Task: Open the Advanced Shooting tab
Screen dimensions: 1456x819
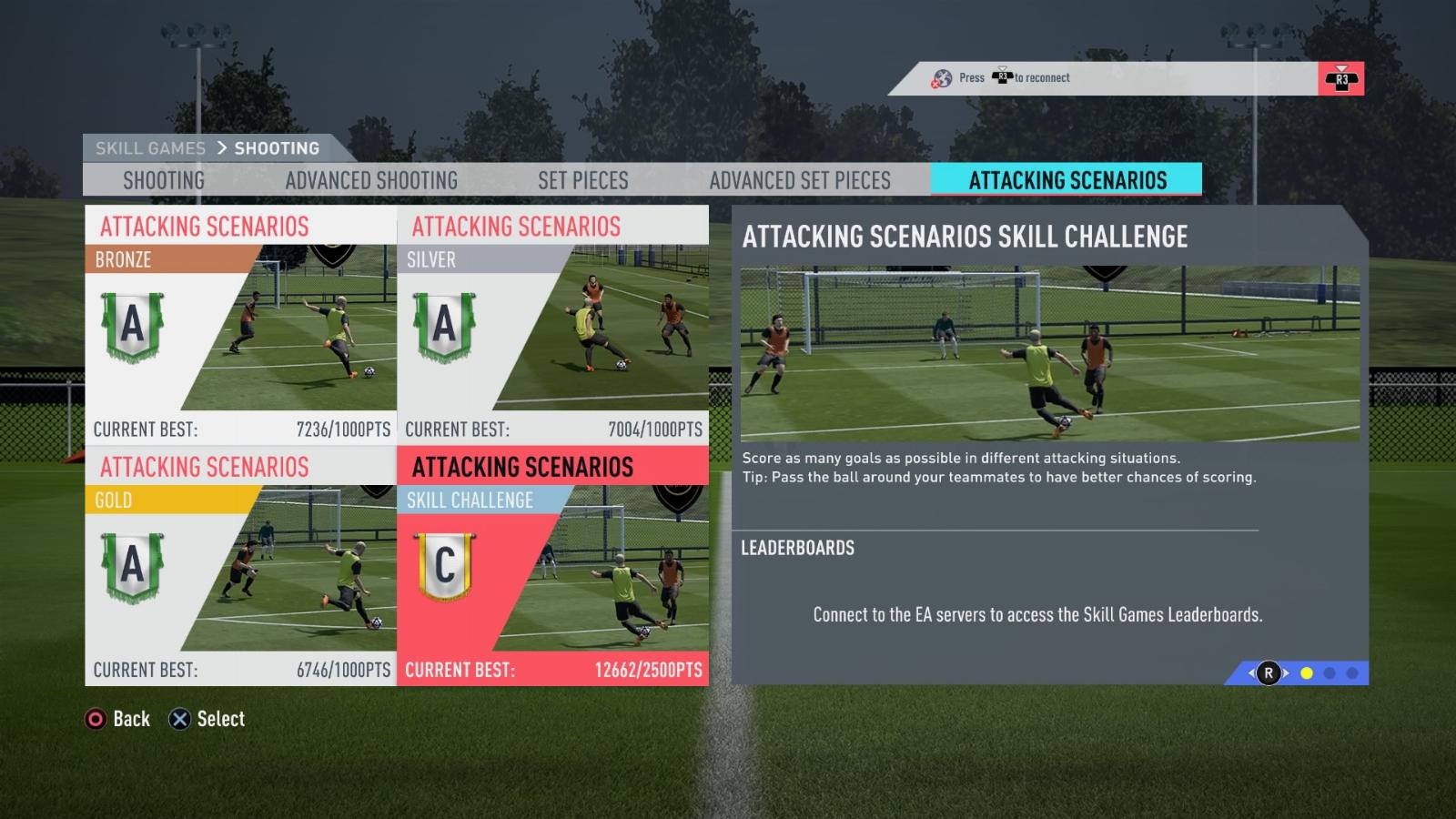Action: (371, 180)
